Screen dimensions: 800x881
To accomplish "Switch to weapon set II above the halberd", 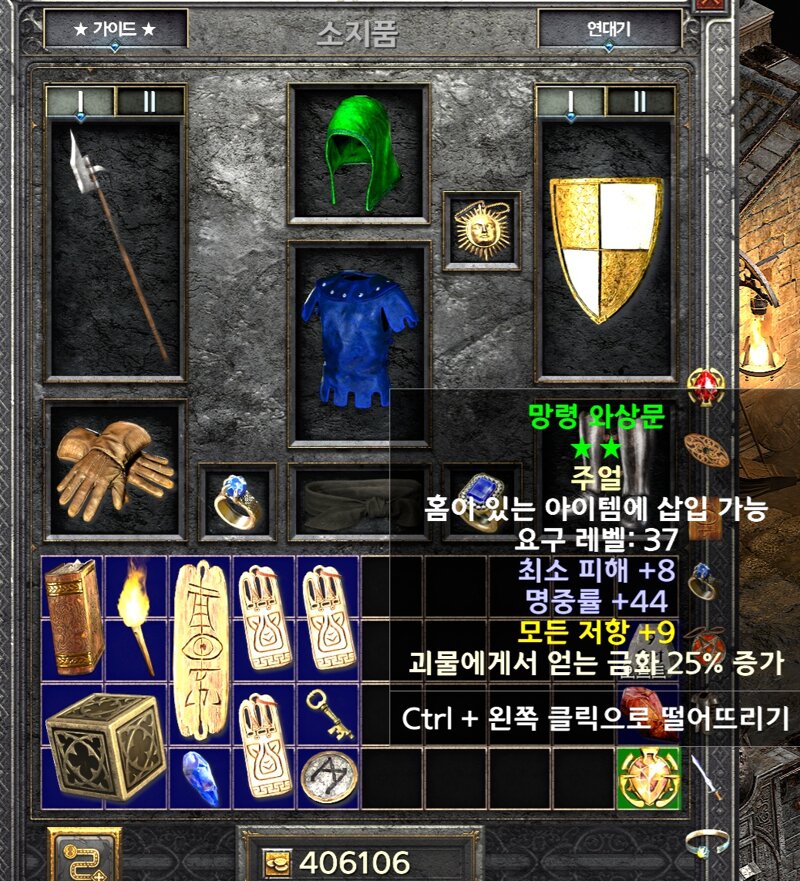I will click(x=150, y=101).
